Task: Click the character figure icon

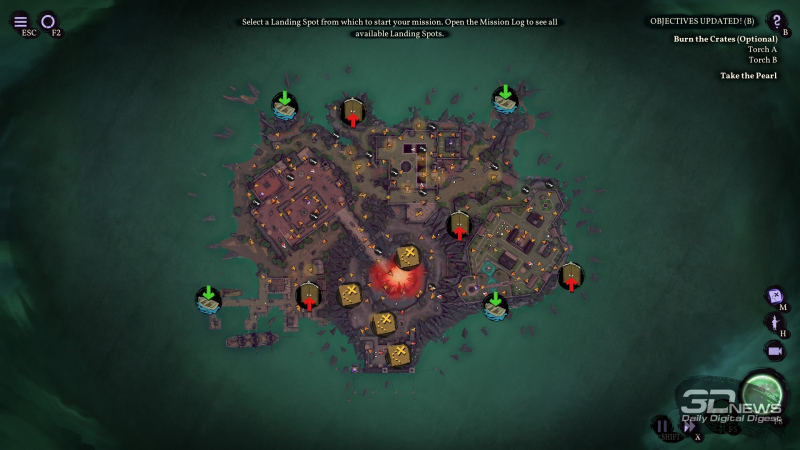Action: (x=774, y=322)
